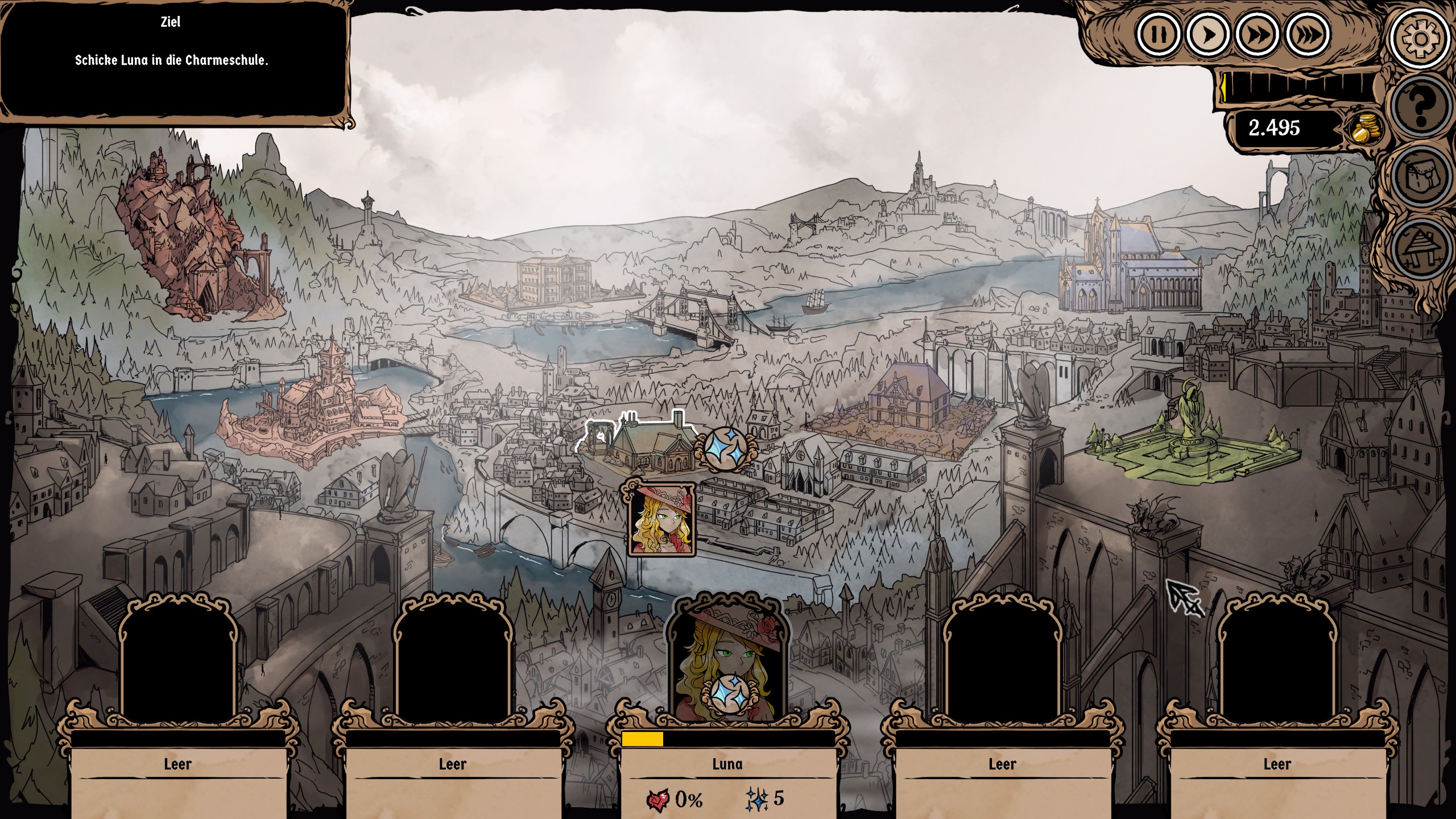Open the question mark help button
This screenshot has height=819, width=1456.
coord(1420,107)
